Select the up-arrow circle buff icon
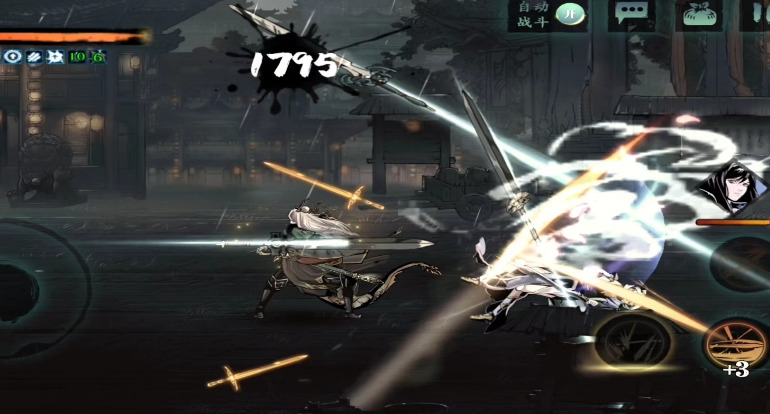Screen dimensions: 770x414 [x=12, y=57]
